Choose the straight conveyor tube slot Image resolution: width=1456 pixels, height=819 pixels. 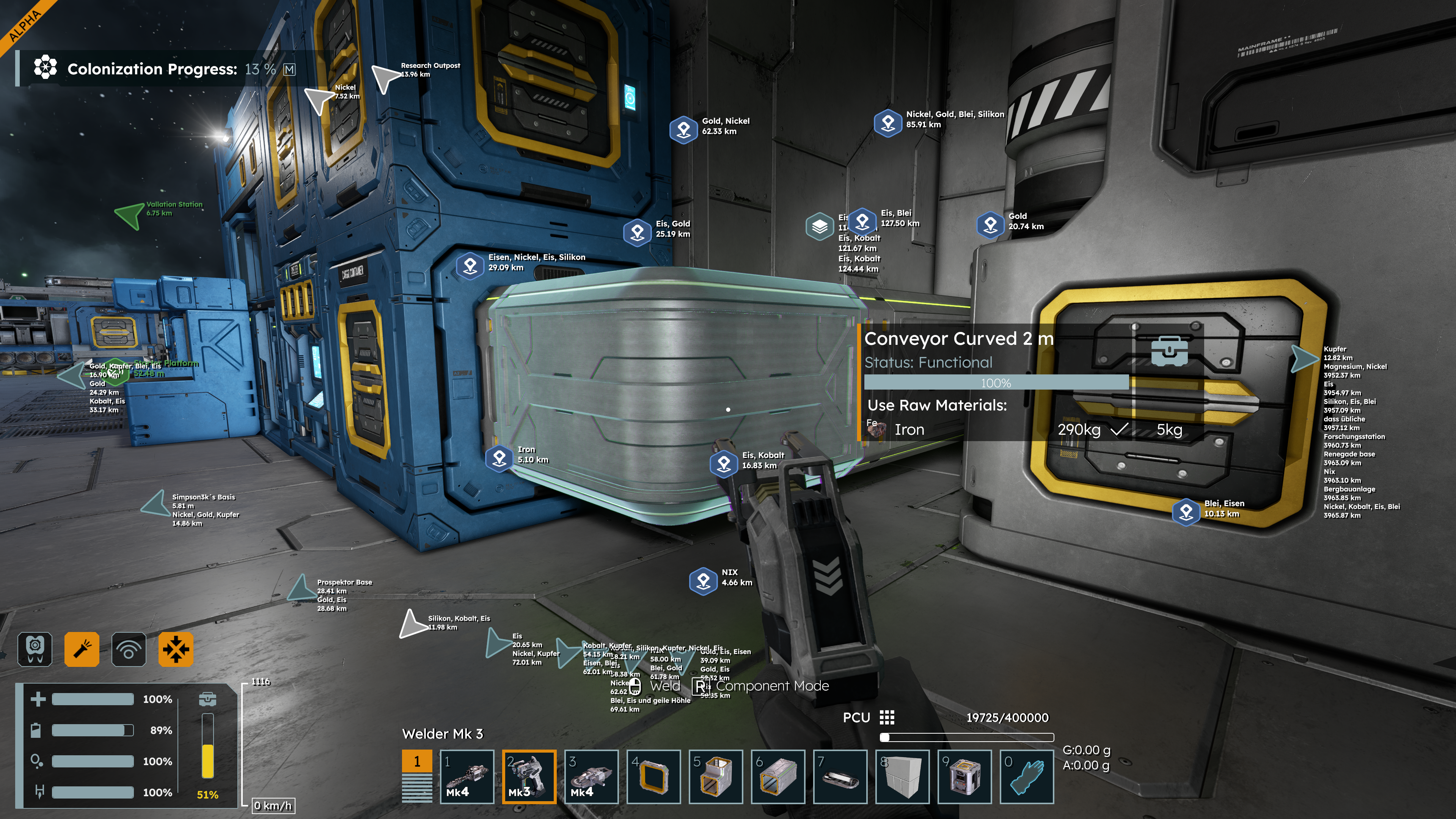click(778, 777)
